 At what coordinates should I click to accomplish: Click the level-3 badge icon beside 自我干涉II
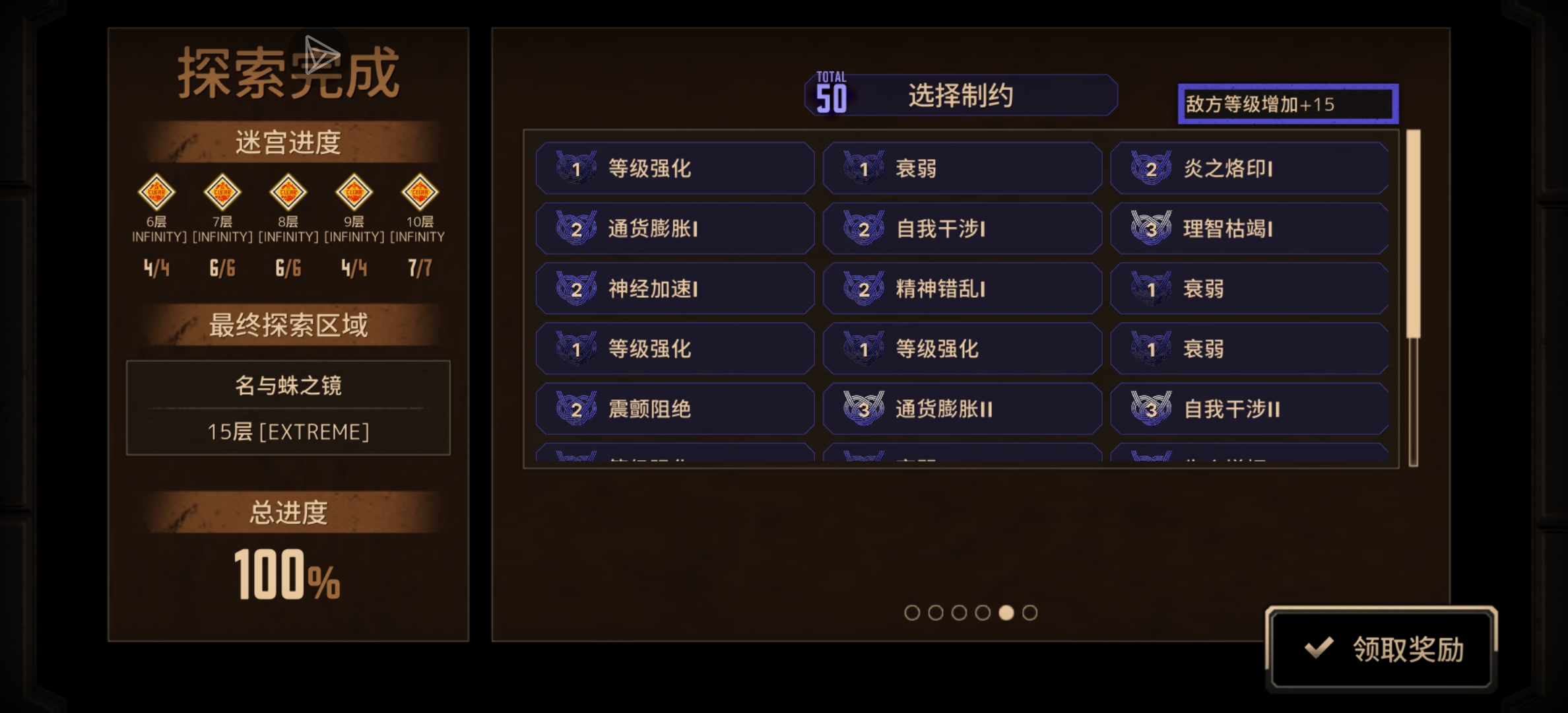pos(1152,409)
